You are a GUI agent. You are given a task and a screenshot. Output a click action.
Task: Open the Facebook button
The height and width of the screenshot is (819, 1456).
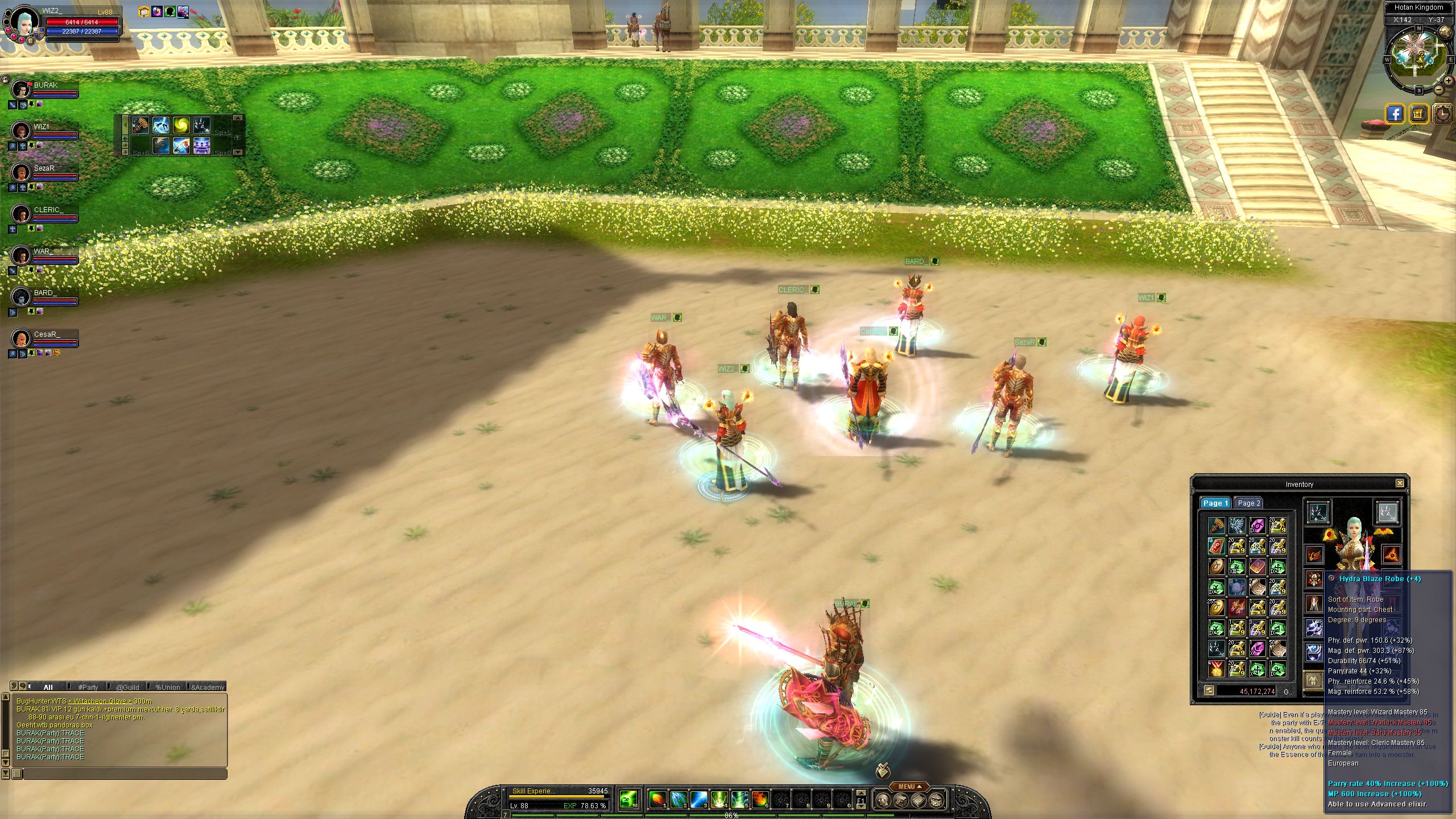click(1395, 114)
